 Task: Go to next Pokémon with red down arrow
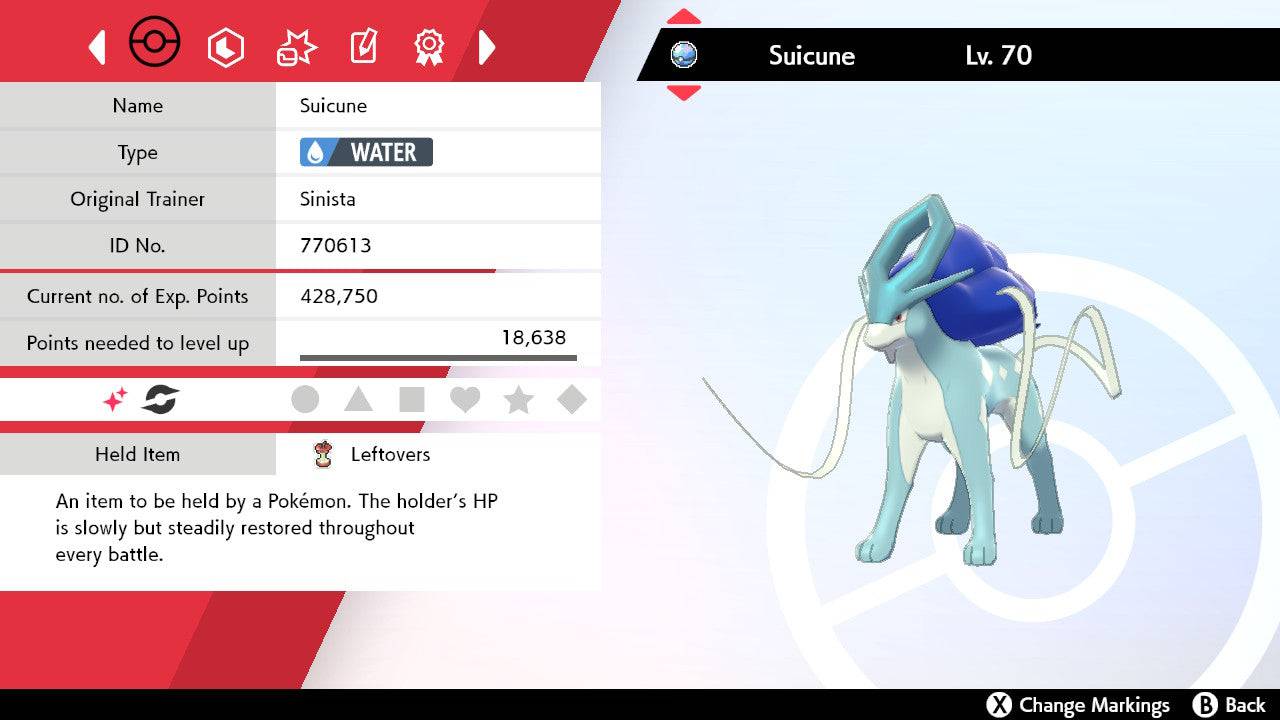coord(683,93)
